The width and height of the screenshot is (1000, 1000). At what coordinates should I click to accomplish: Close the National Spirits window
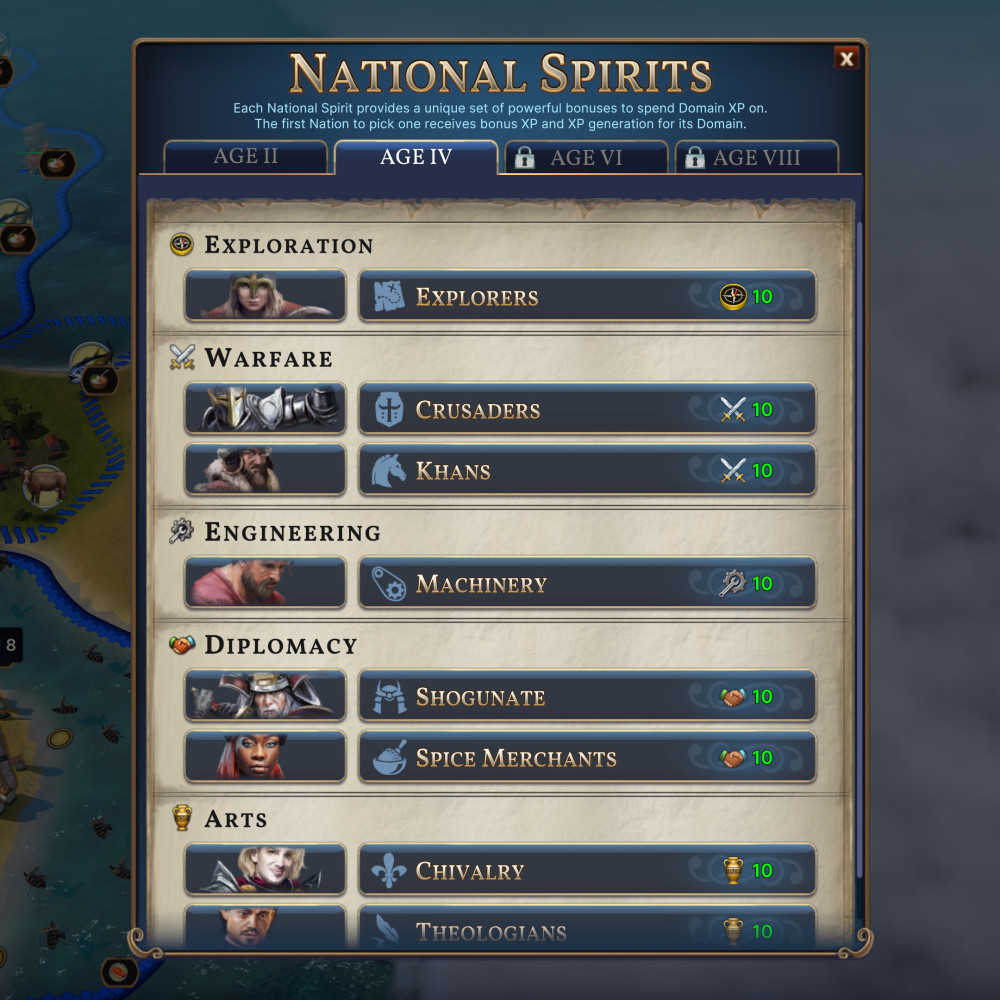click(x=846, y=60)
